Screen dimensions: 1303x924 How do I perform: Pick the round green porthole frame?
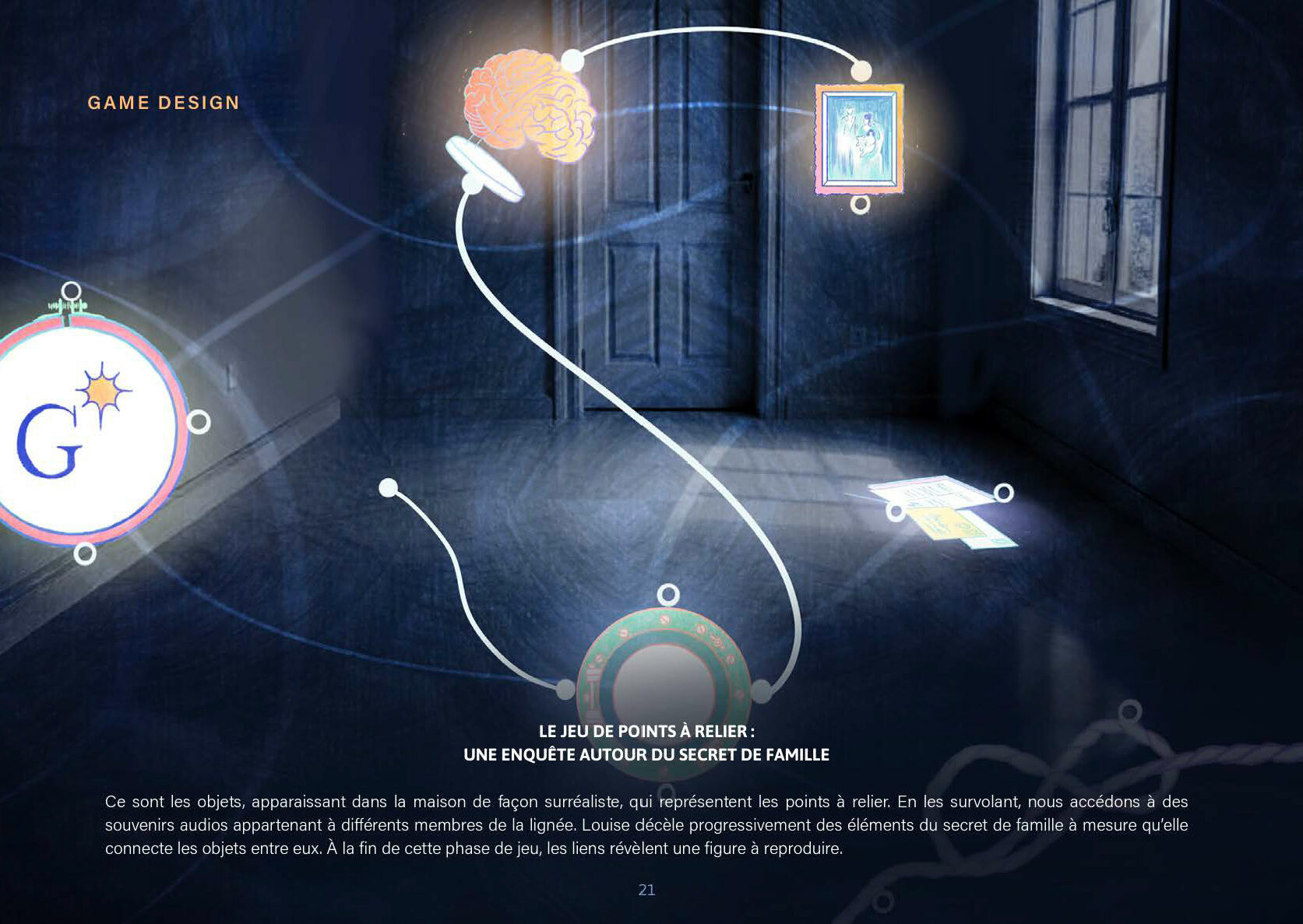[664, 677]
